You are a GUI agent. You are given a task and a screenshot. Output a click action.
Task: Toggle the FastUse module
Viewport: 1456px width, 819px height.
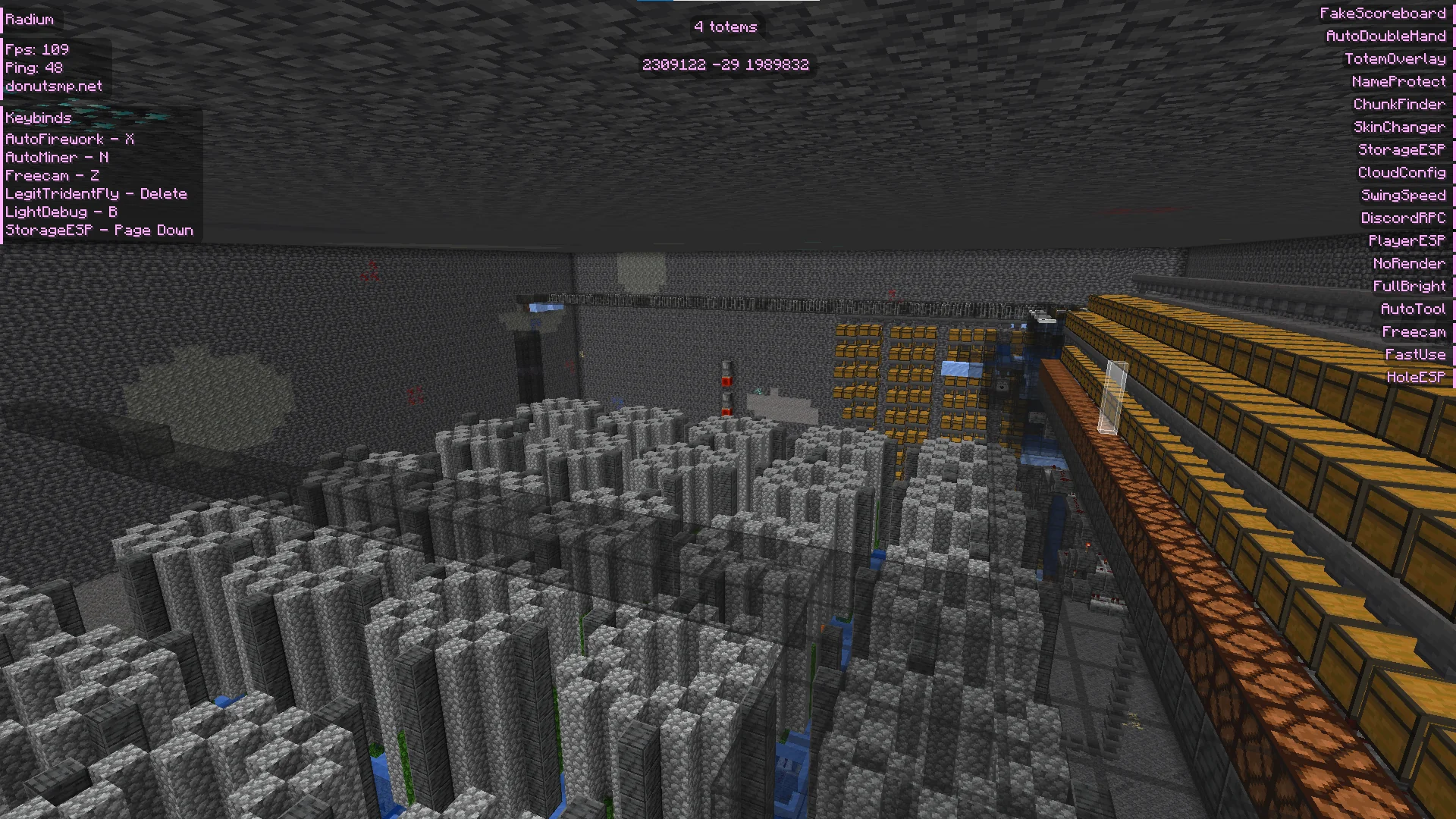pyautogui.click(x=1415, y=354)
